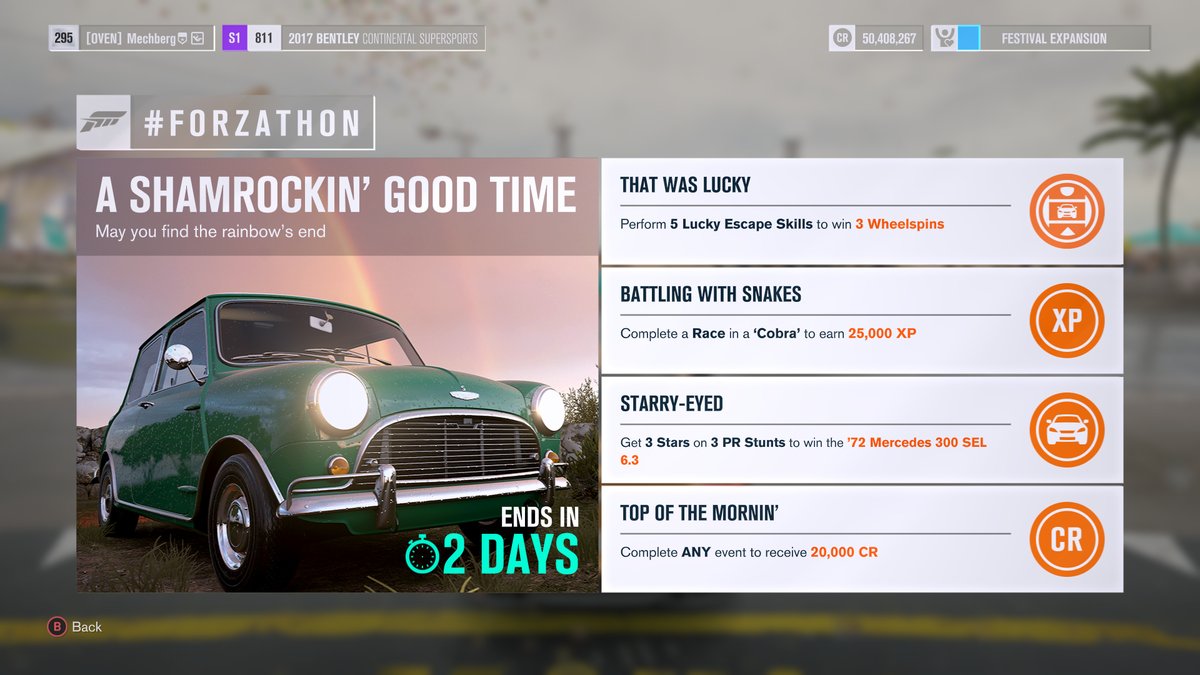Open the Battling With Snakes challenge
The width and height of the screenshot is (1200, 675).
(815, 320)
